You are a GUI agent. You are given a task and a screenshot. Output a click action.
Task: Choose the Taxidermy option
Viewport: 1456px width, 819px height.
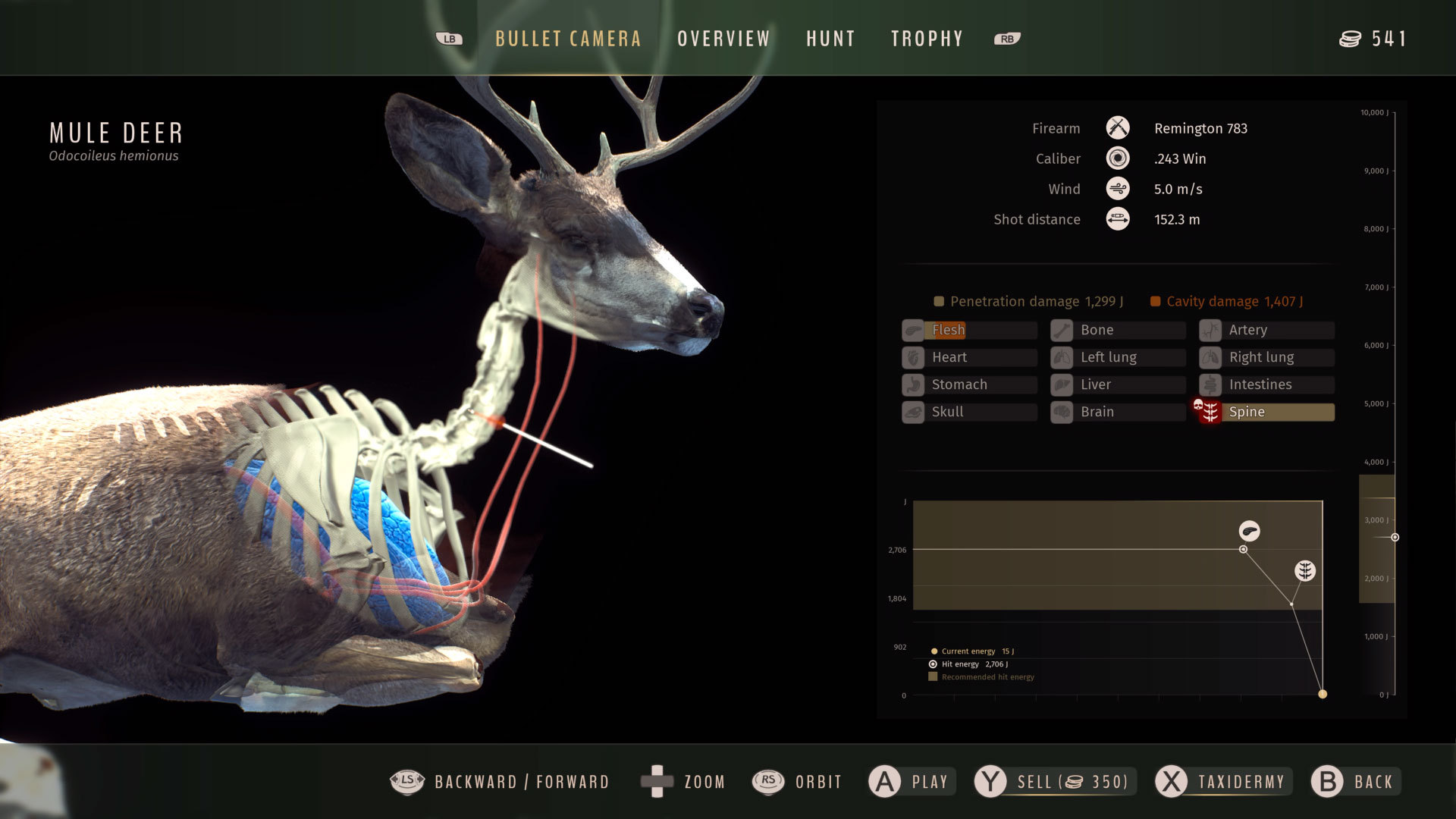click(1222, 782)
